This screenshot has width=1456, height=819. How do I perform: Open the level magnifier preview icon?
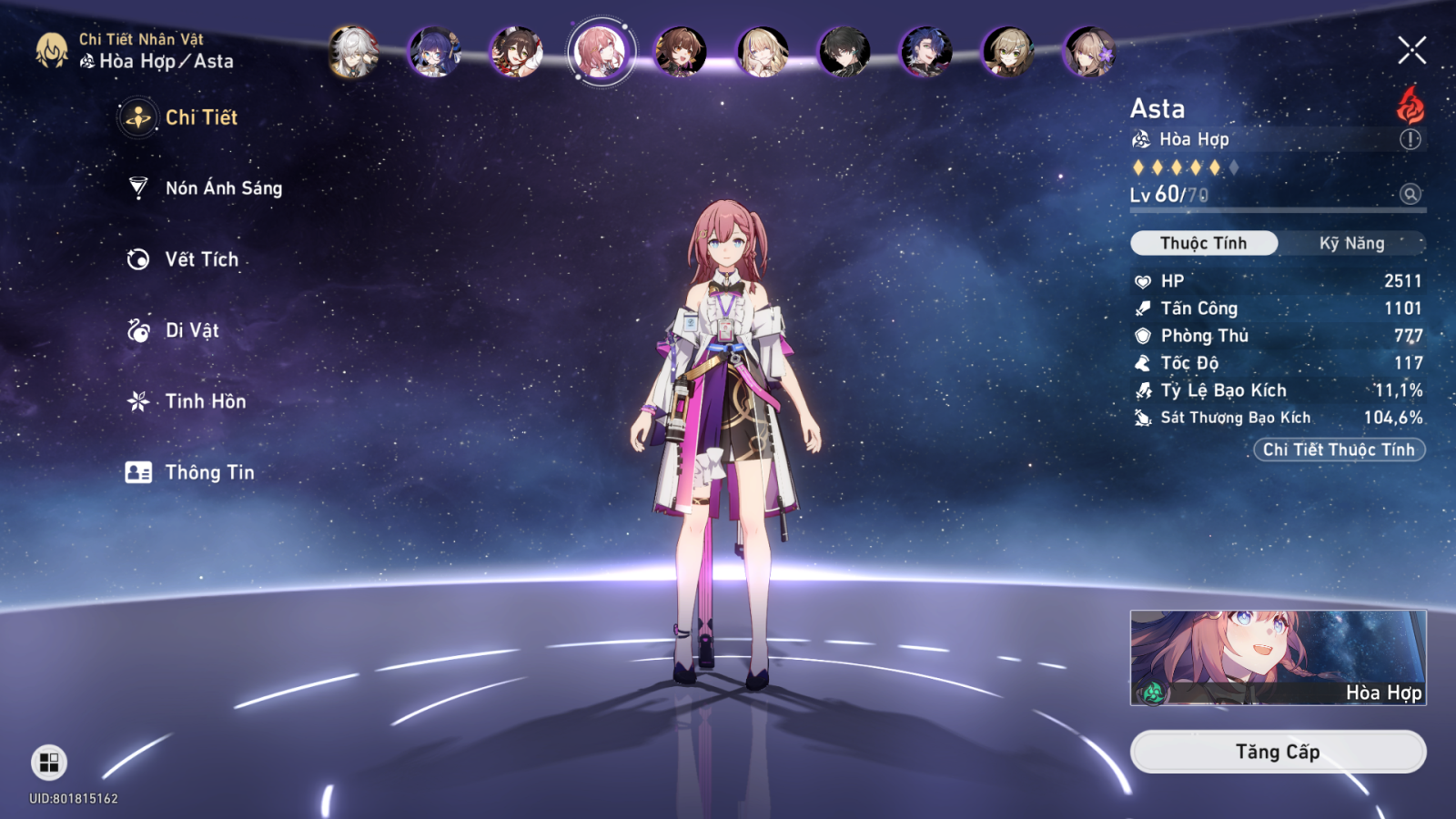(1410, 194)
